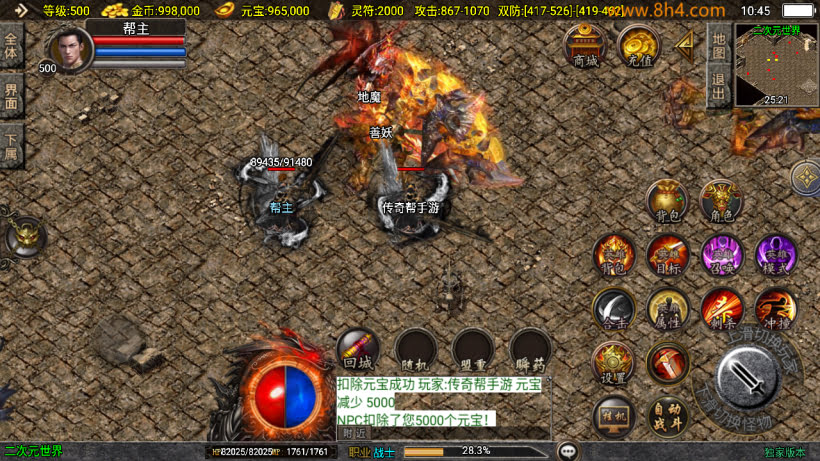Use the 回城 return-to-town scroll
The width and height of the screenshot is (820, 461).
pos(357,349)
